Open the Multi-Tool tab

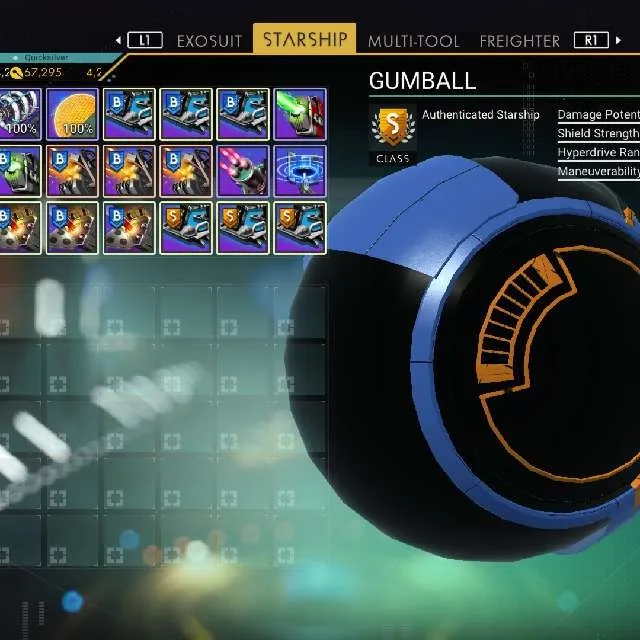click(x=414, y=41)
